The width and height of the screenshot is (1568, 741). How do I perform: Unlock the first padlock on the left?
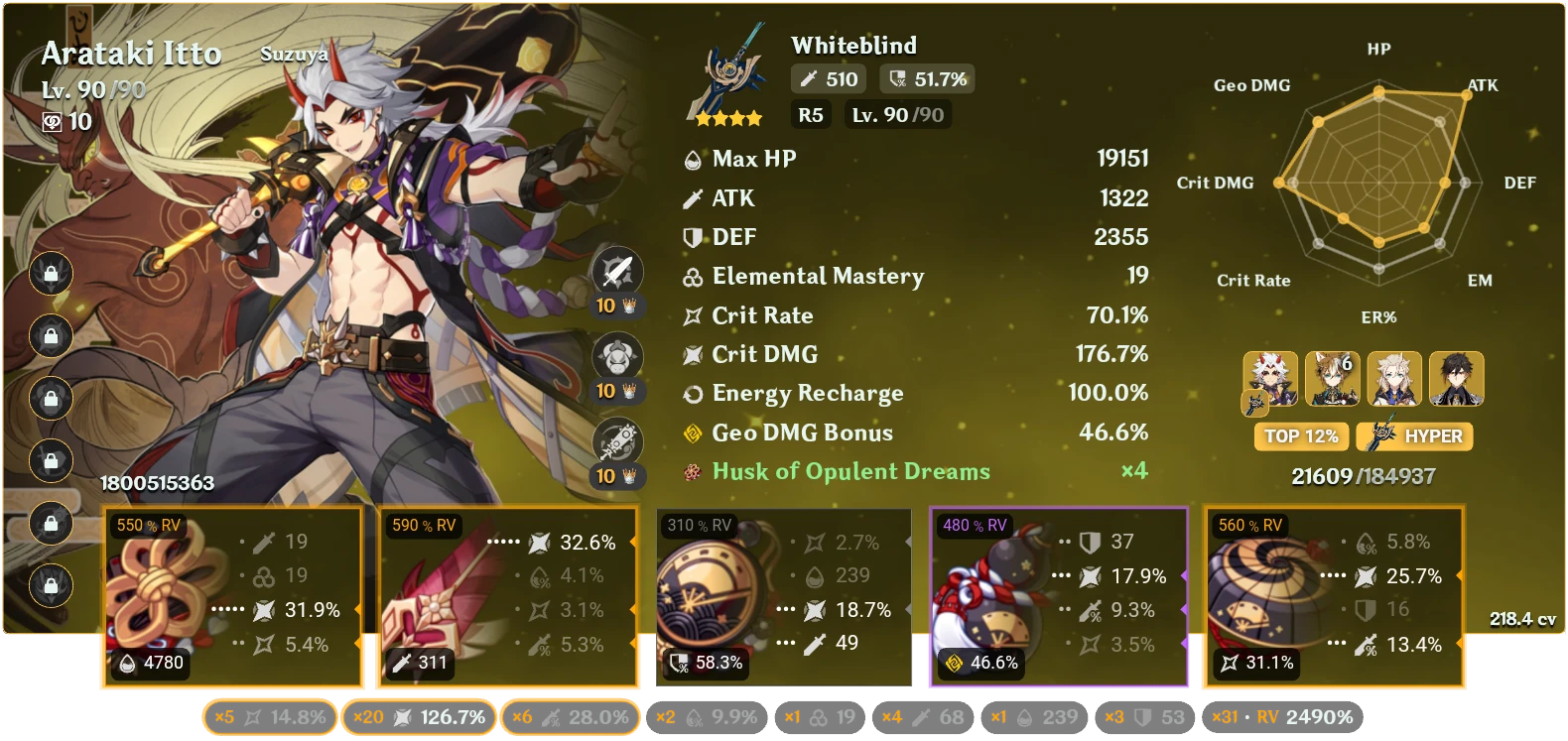point(50,274)
